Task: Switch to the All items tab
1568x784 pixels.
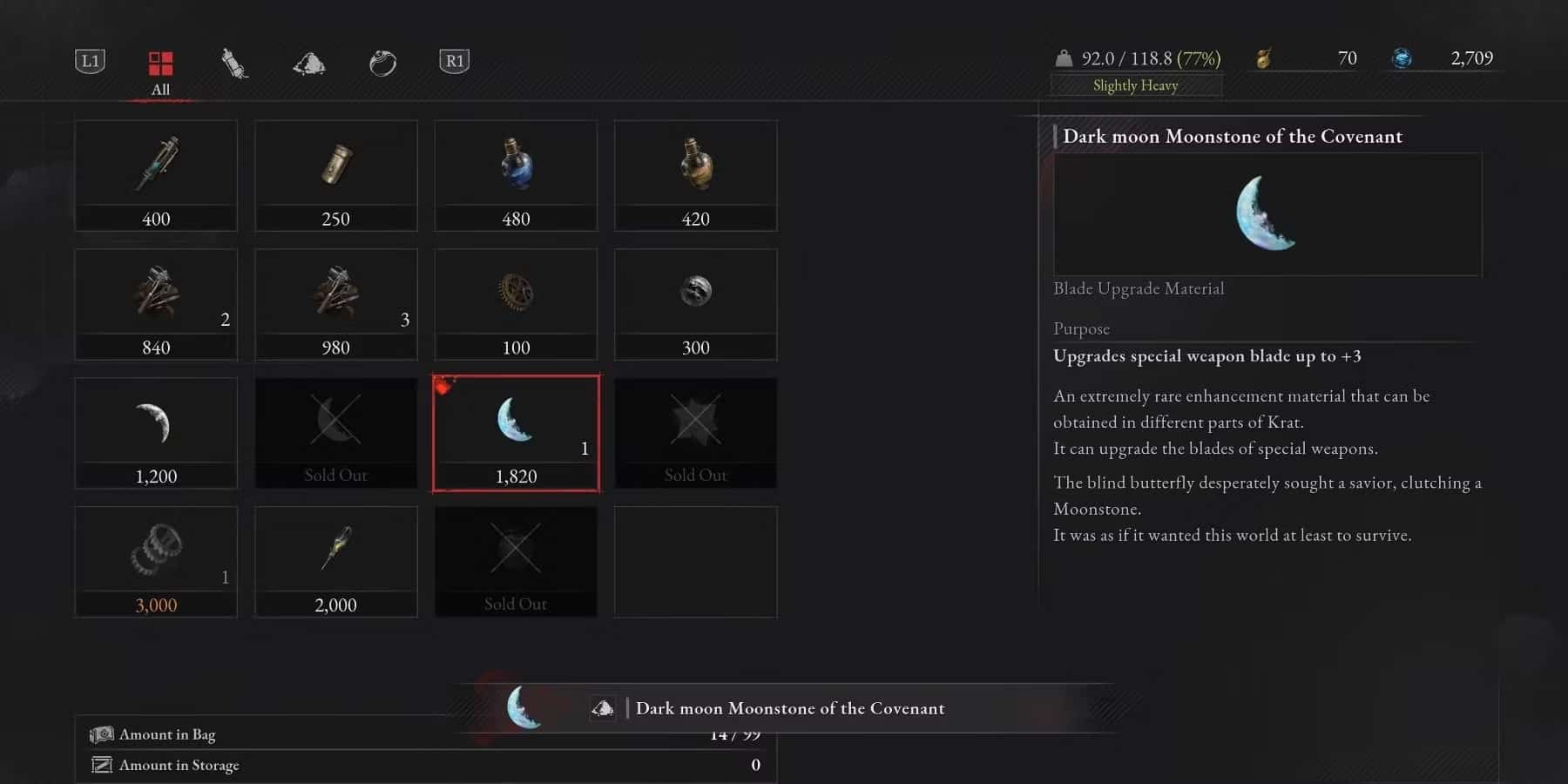Action: click(x=159, y=62)
